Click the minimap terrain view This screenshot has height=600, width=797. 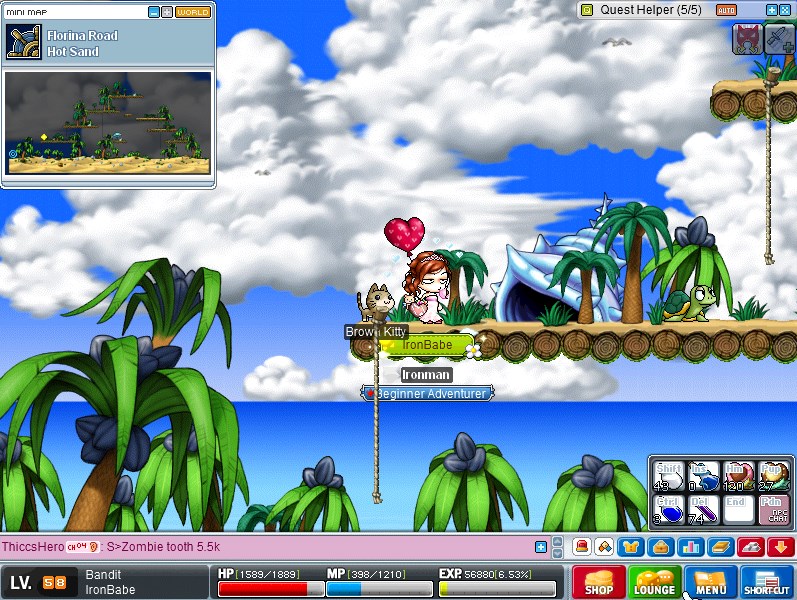[x=108, y=122]
